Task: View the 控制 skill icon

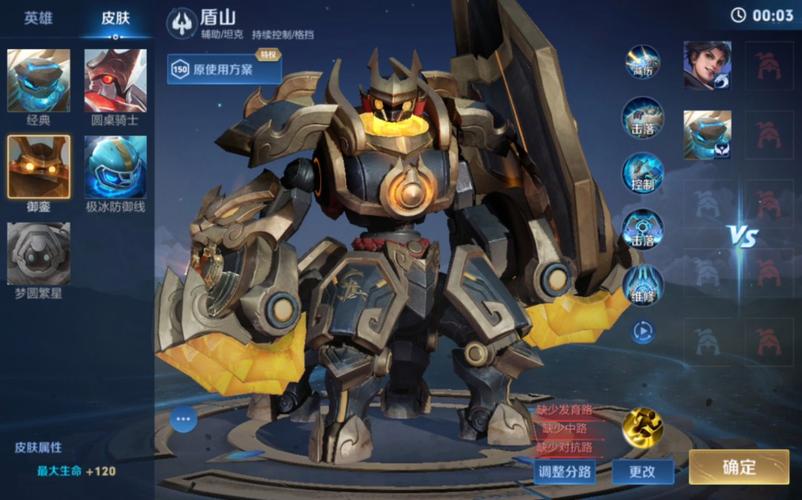Action: click(642, 172)
